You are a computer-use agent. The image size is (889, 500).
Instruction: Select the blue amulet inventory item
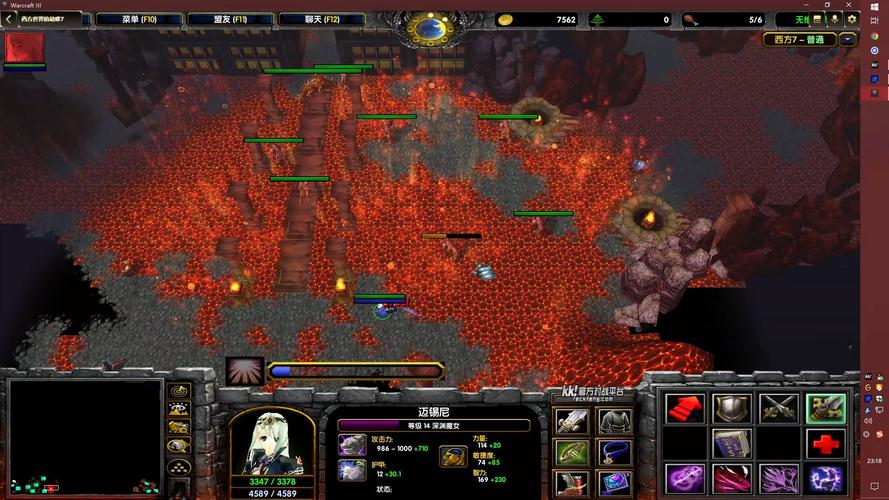(614, 453)
